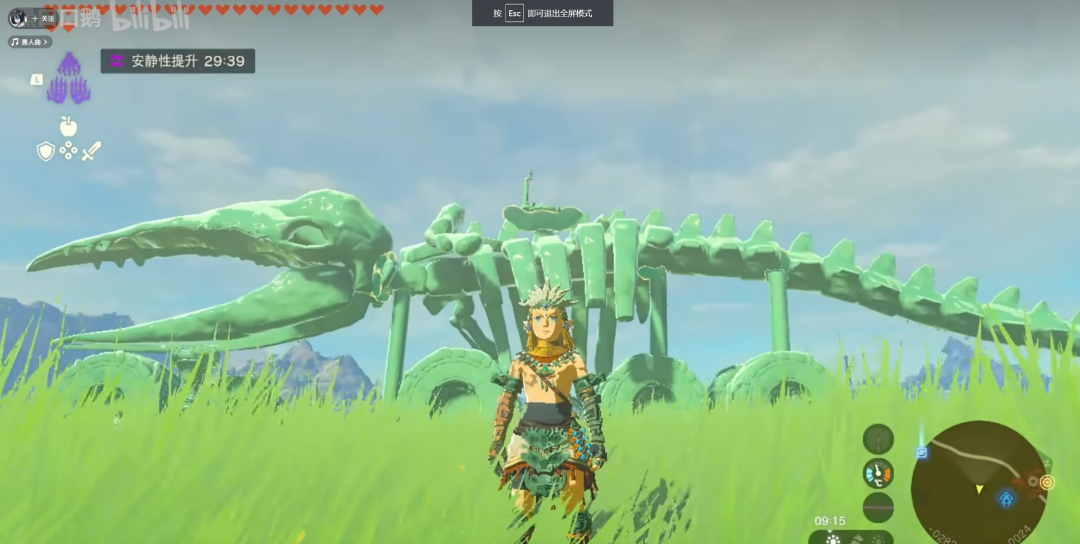Open the 愚人曲 music tag
The image size is (1080, 544).
(x=27, y=42)
